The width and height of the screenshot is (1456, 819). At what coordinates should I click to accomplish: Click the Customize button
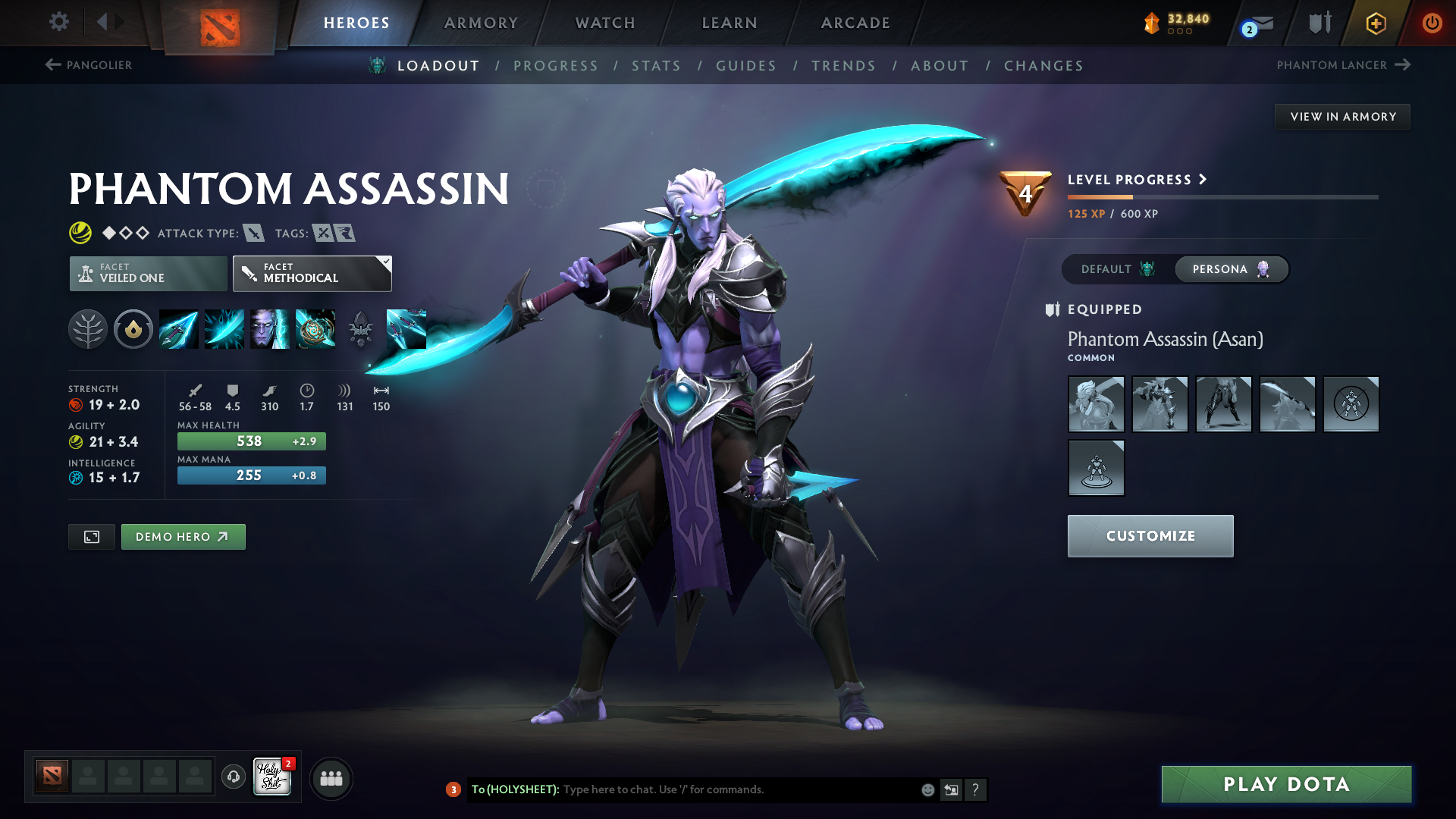[1150, 535]
